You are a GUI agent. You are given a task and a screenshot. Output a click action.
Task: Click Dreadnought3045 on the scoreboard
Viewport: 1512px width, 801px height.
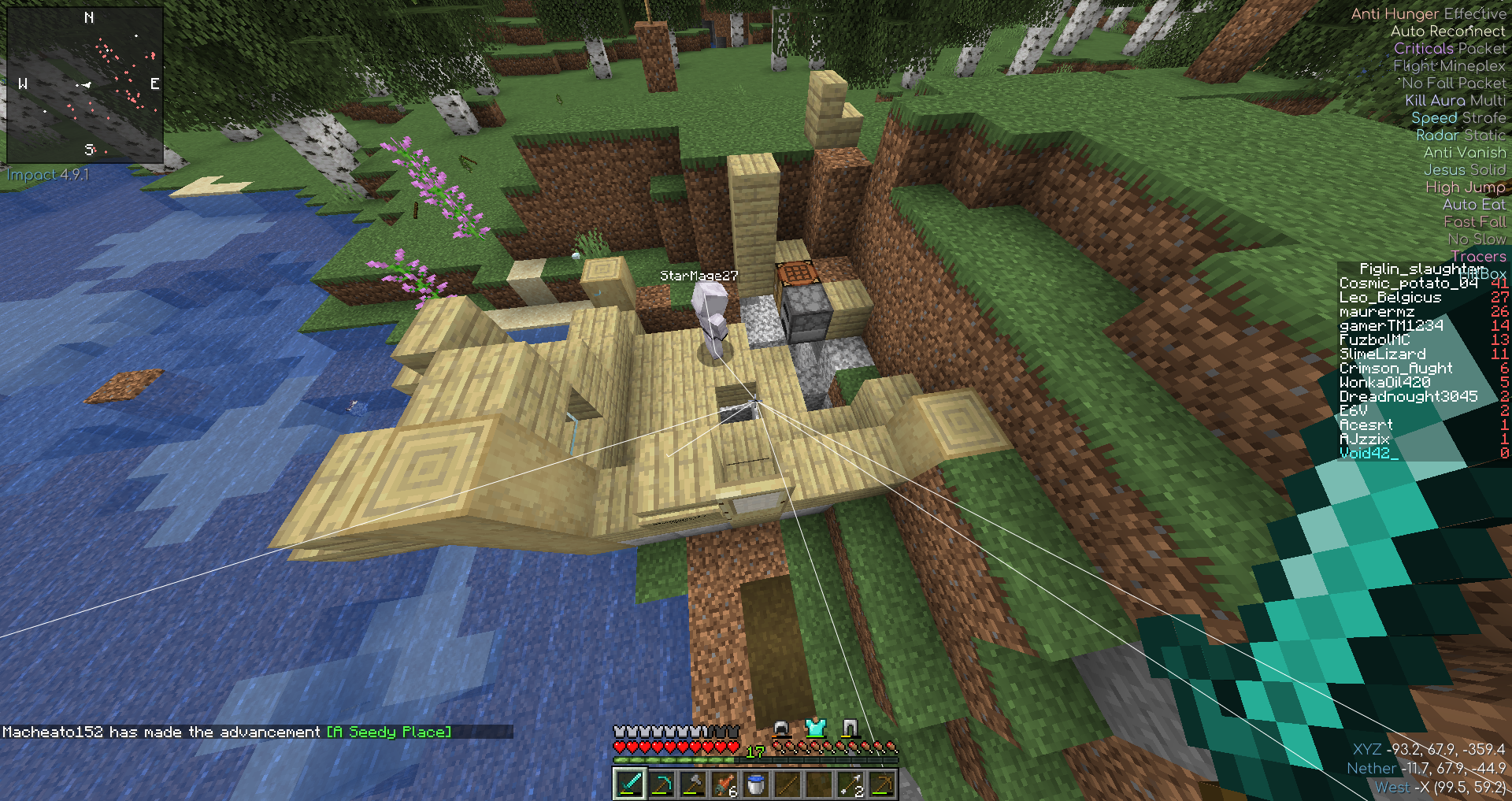click(1408, 397)
